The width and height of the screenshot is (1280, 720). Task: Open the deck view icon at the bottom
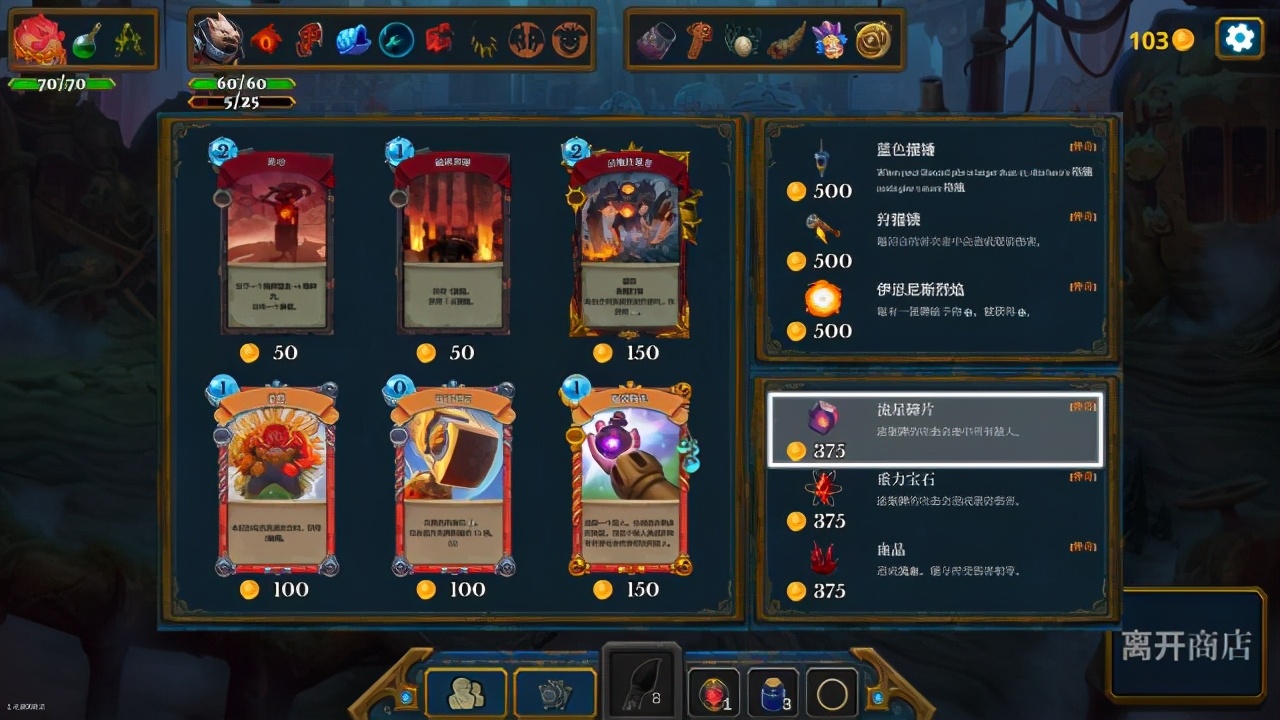coord(552,690)
